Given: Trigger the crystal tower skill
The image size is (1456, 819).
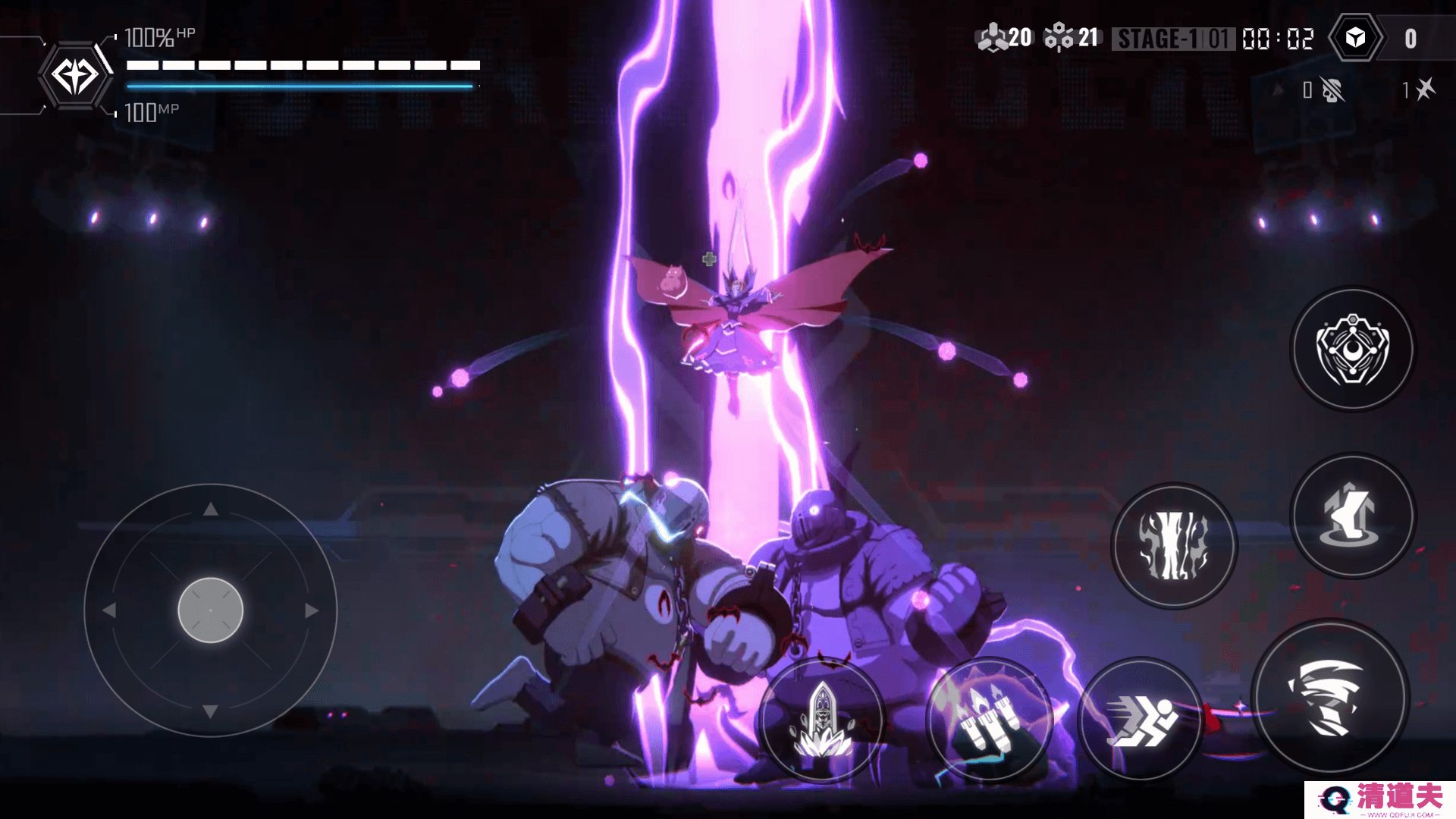Looking at the screenshot, I should (822, 719).
